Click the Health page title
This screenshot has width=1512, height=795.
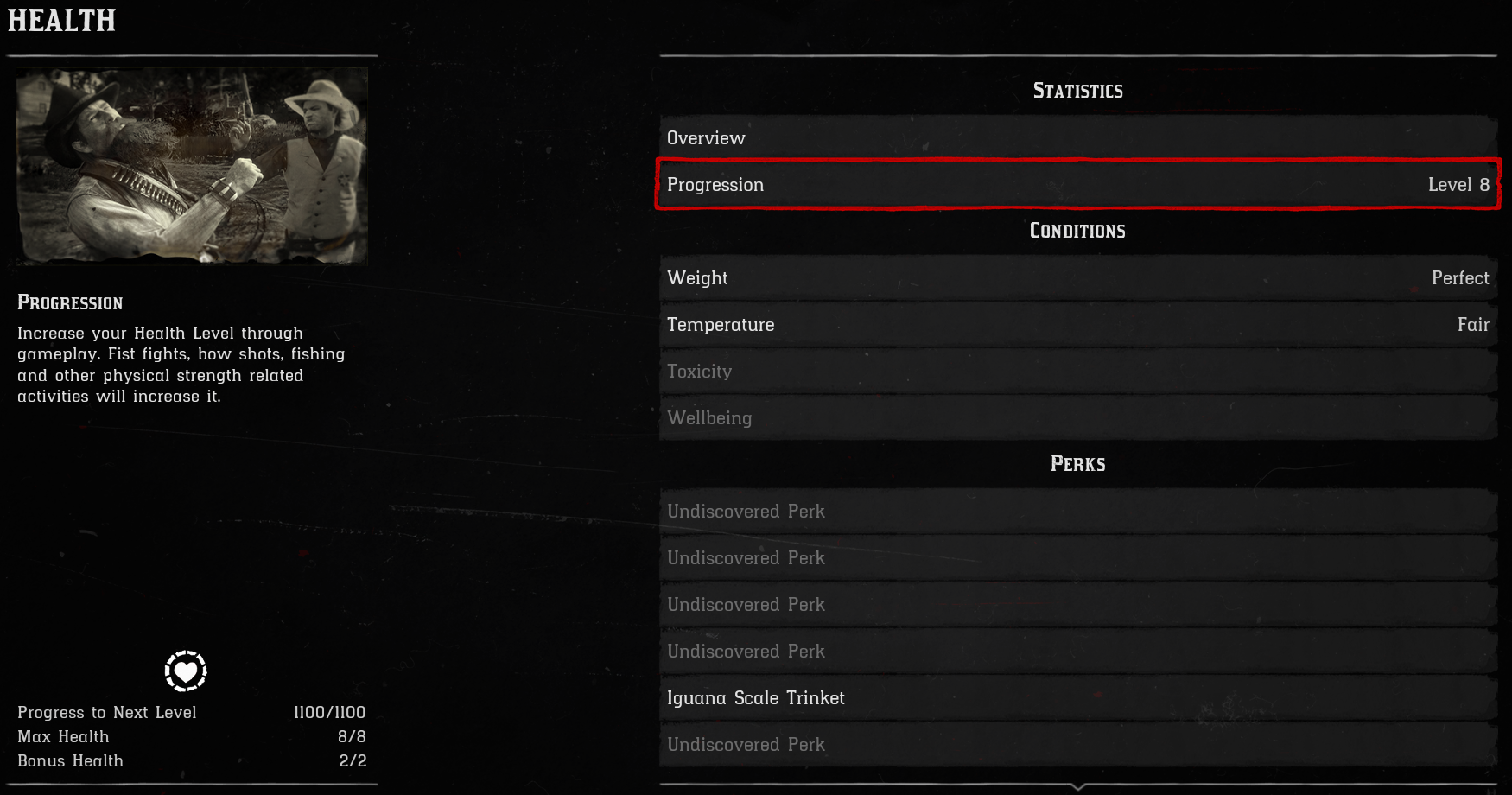pos(60,21)
